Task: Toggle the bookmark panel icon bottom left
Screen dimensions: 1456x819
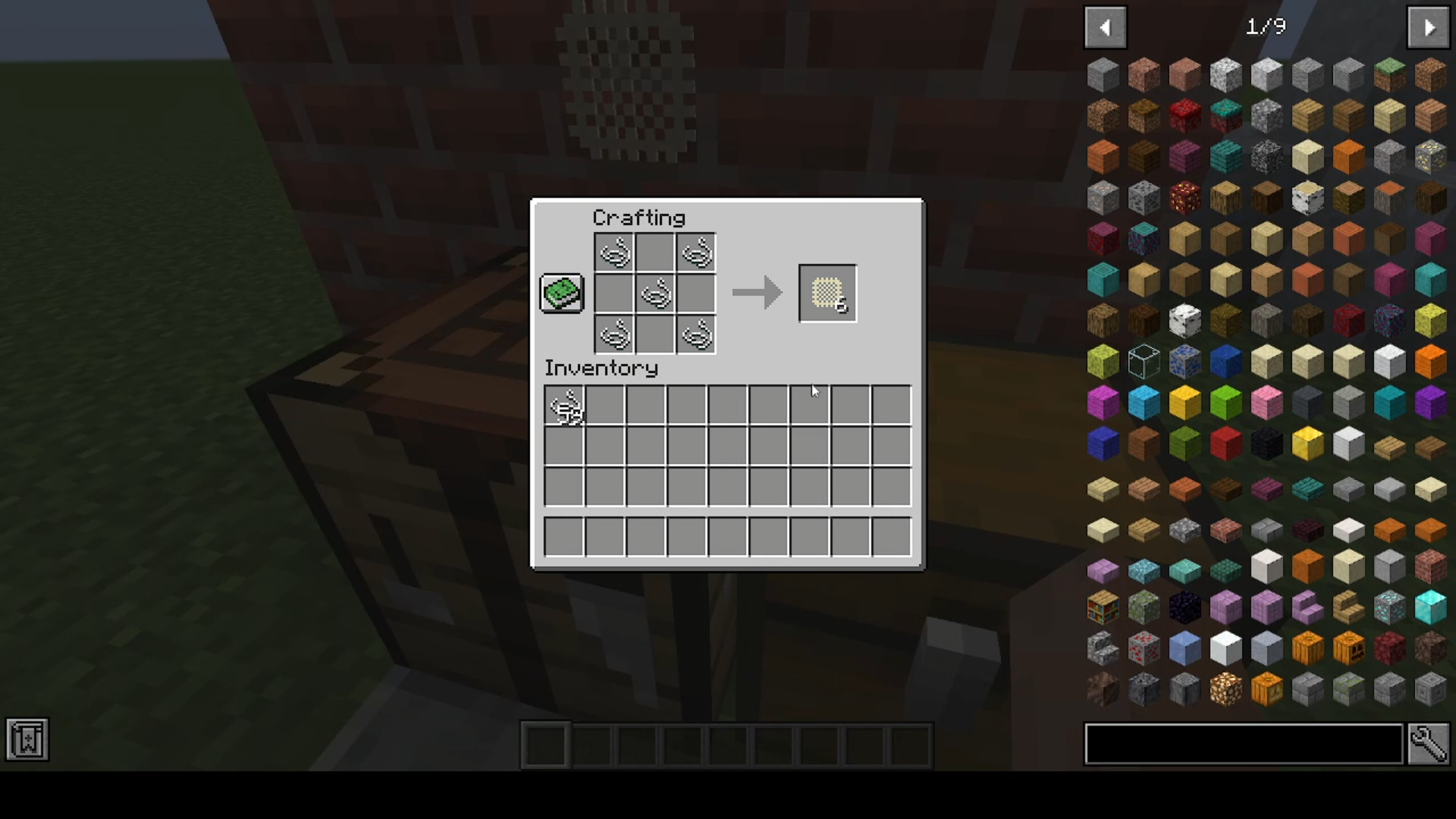Action: tap(27, 739)
